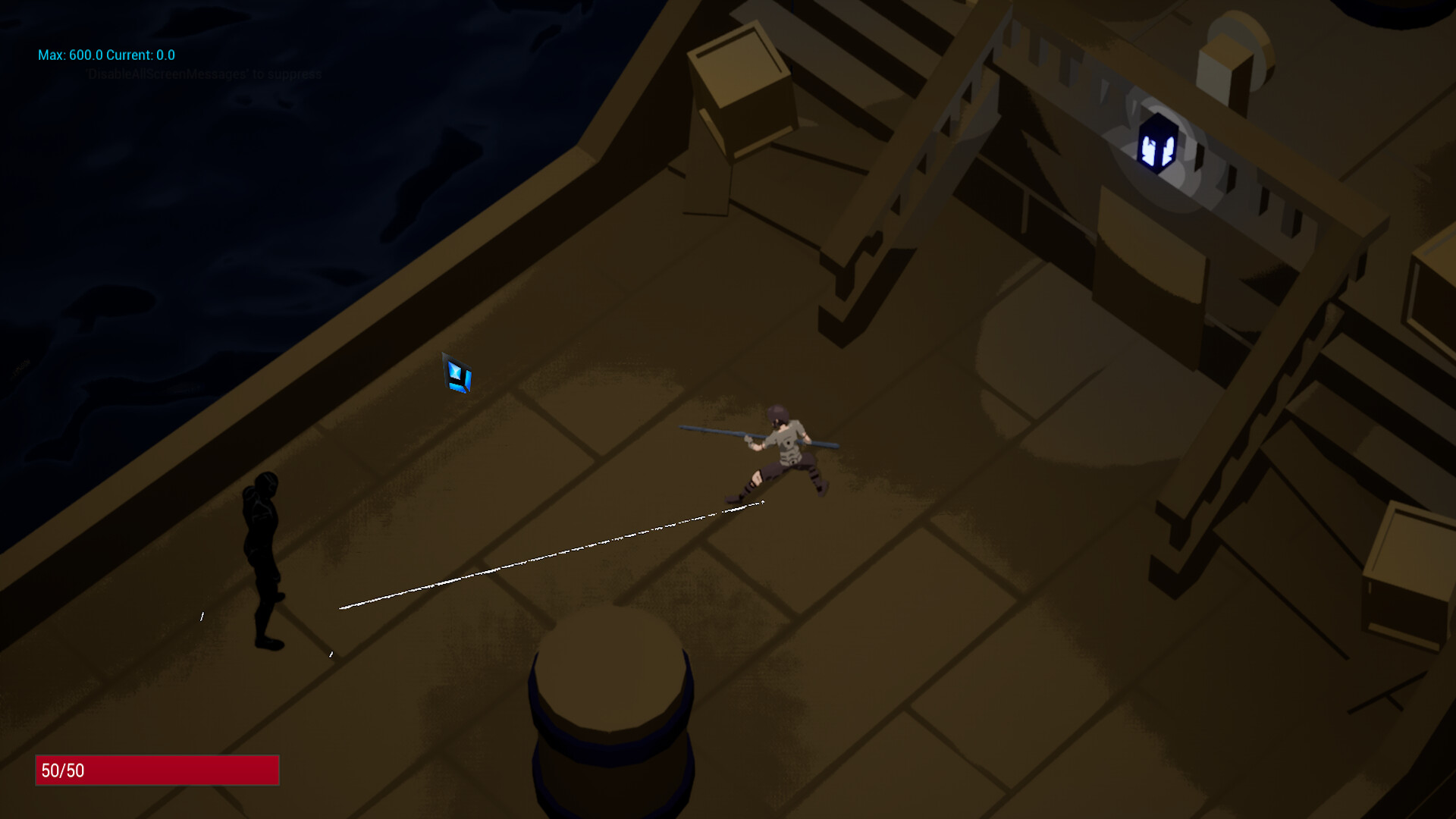Click the enemy's head to target it
Viewport: 1456px width, 819px height.
coord(267,484)
